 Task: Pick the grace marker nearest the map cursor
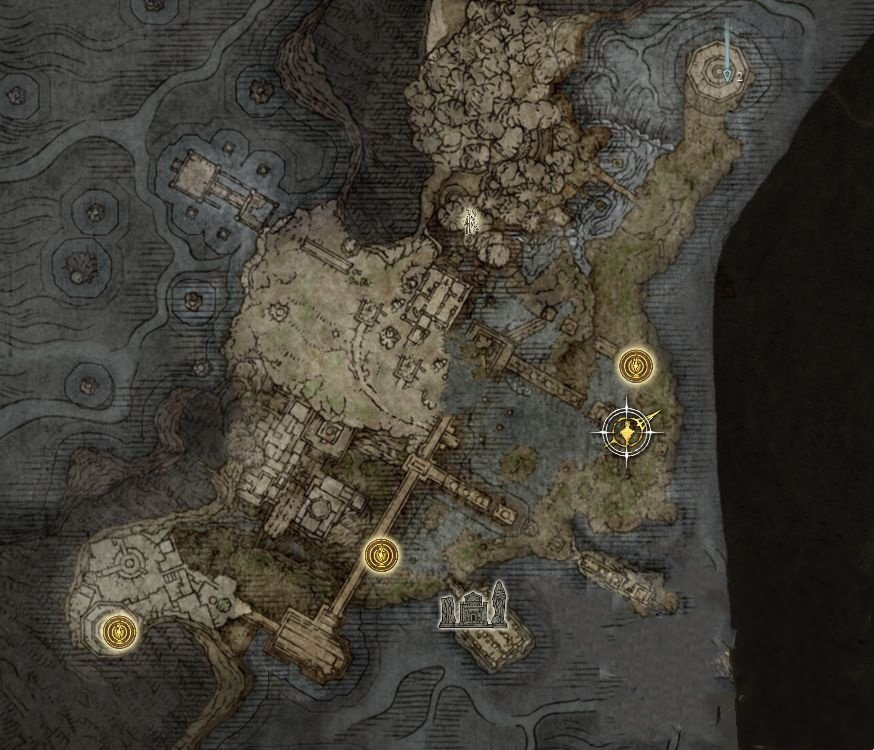click(x=634, y=366)
